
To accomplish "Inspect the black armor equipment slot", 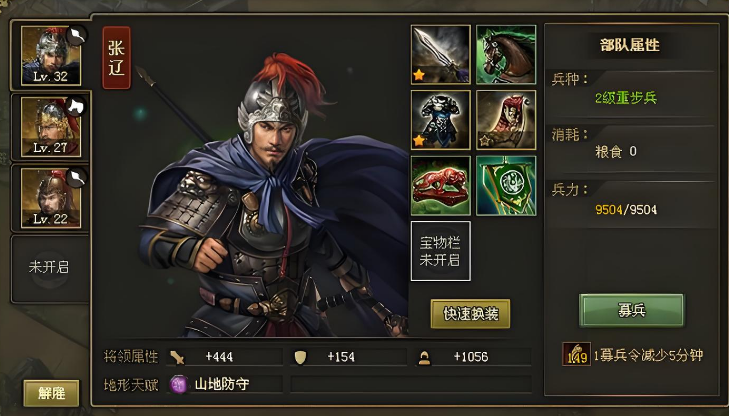I will pyautogui.click(x=440, y=120).
